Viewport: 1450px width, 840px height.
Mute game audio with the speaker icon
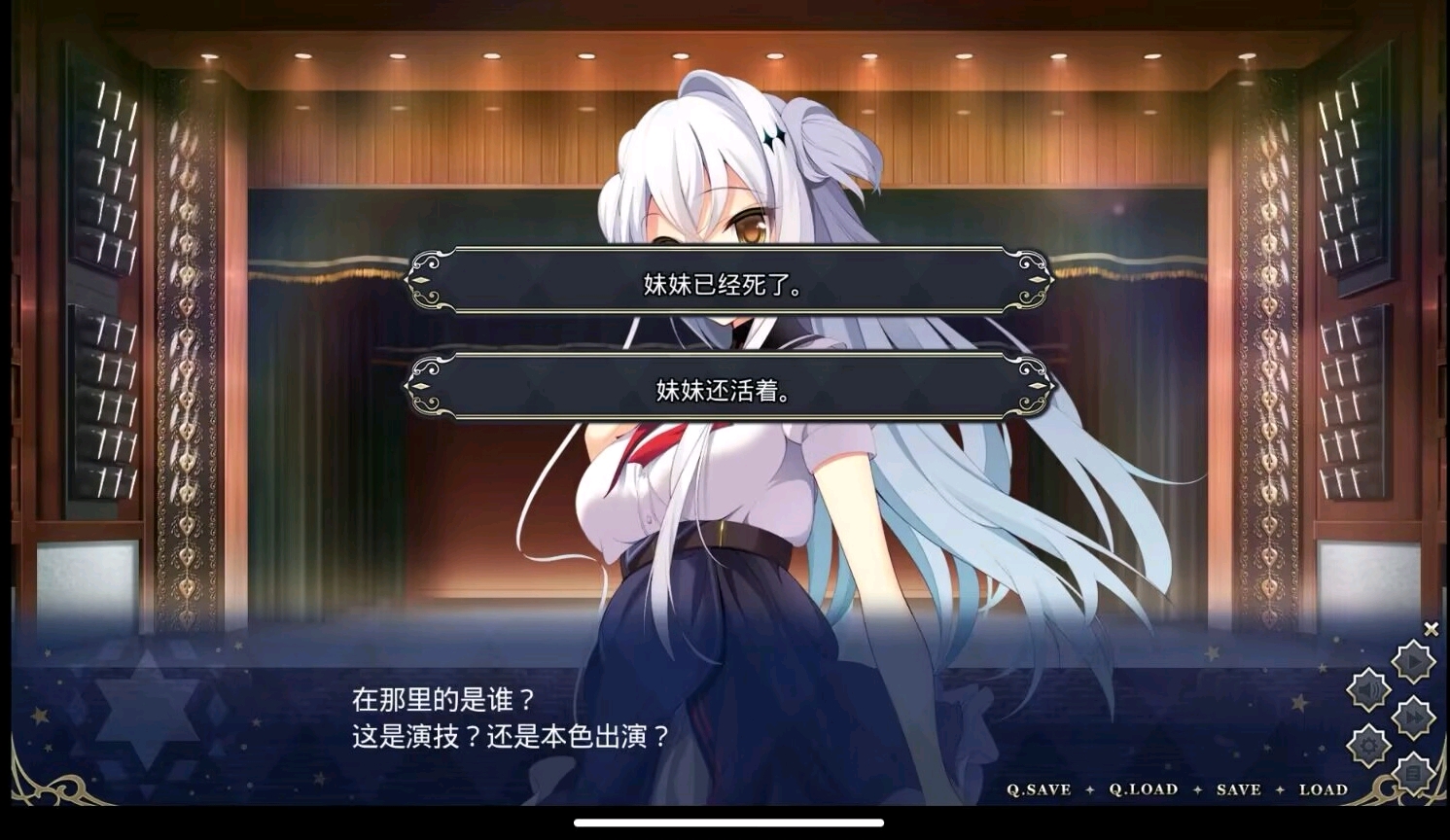pos(1368,690)
